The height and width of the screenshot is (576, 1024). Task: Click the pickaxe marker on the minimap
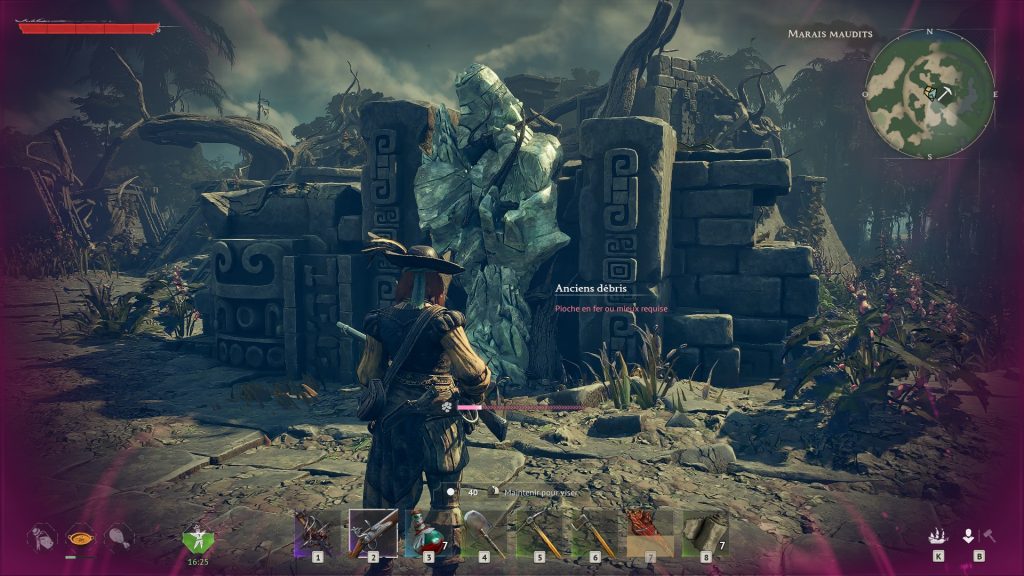(943, 92)
